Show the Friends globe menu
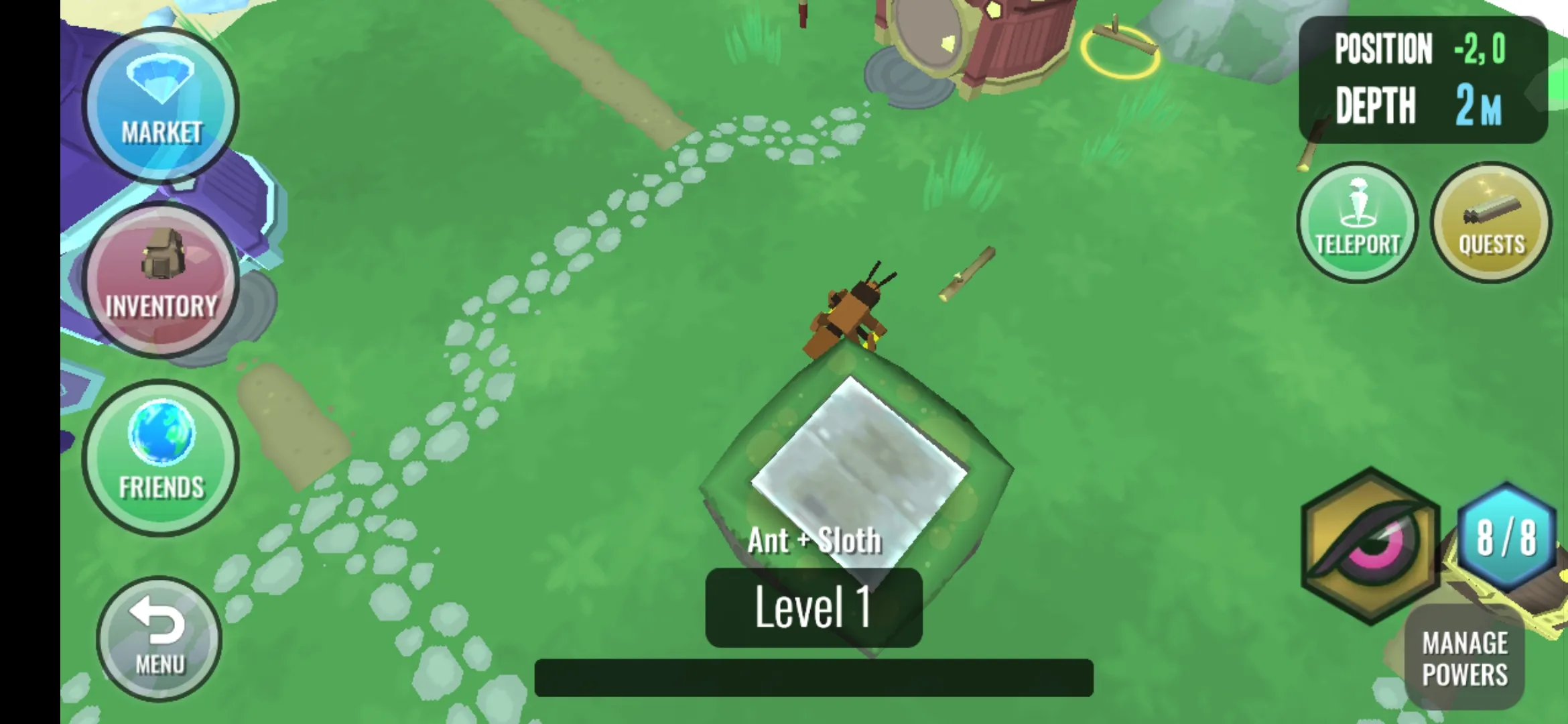Viewport: 1568px width, 724px height. pos(161,457)
